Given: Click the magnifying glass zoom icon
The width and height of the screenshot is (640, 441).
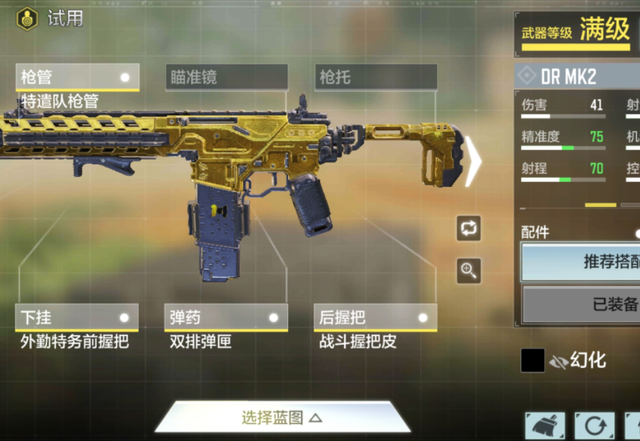Looking at the screenshot, I should 468,270.
